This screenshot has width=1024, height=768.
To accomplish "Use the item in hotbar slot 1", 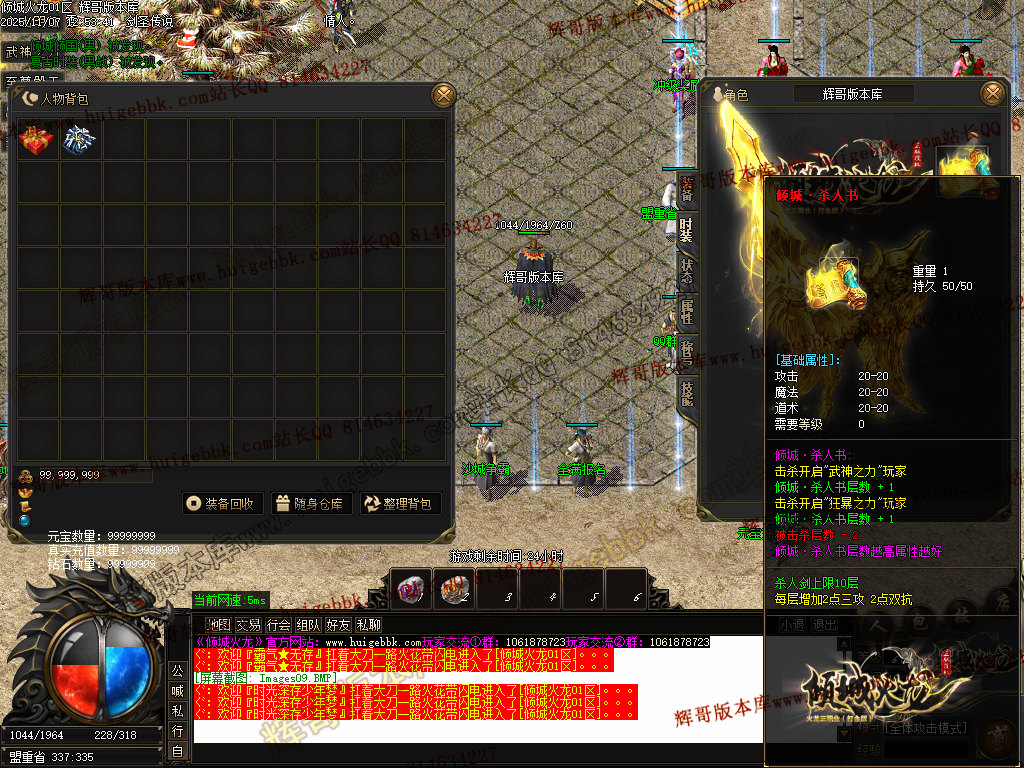I will (x=410, y=590).
